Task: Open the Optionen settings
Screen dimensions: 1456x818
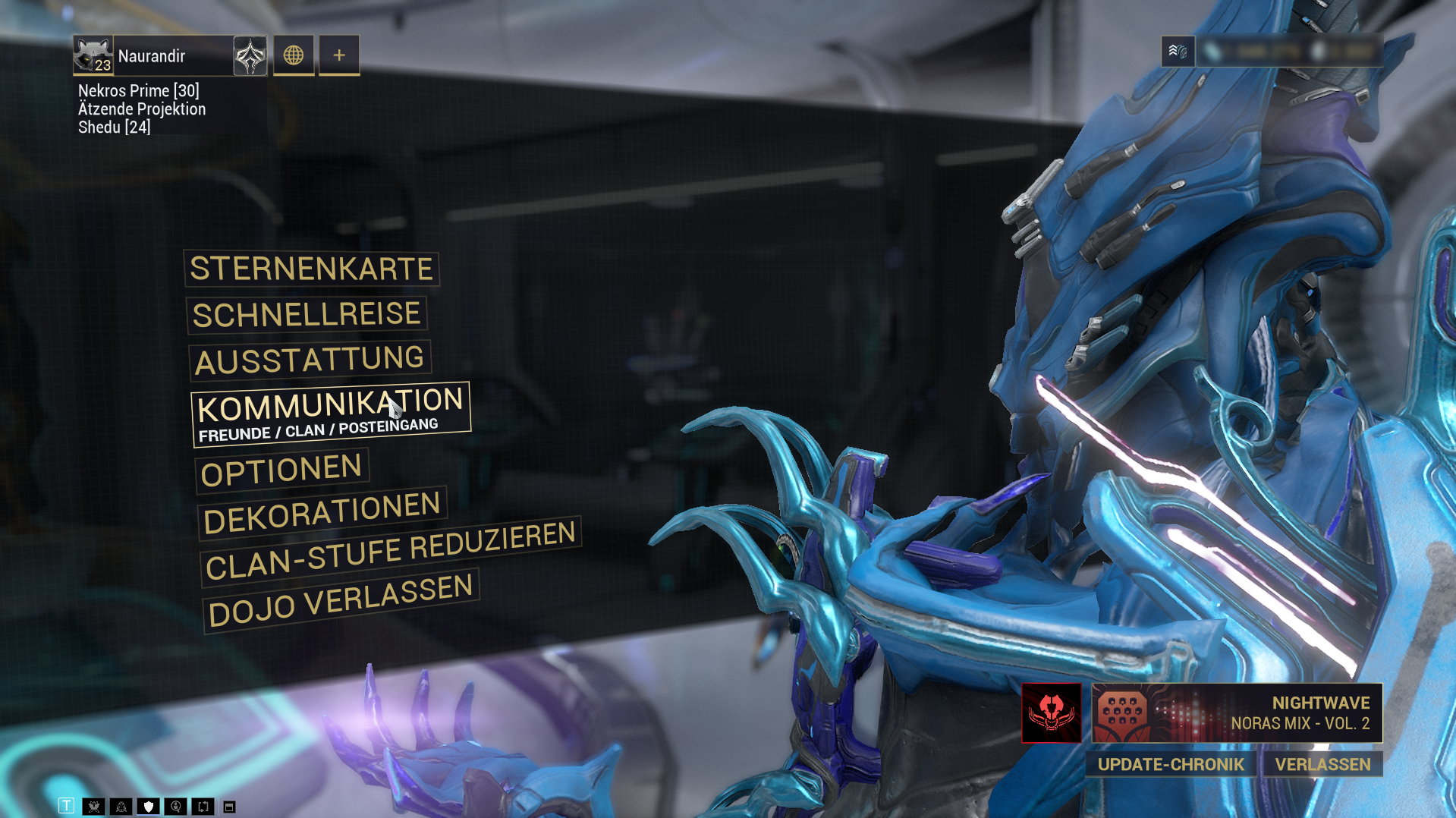Action: (281, 470)
